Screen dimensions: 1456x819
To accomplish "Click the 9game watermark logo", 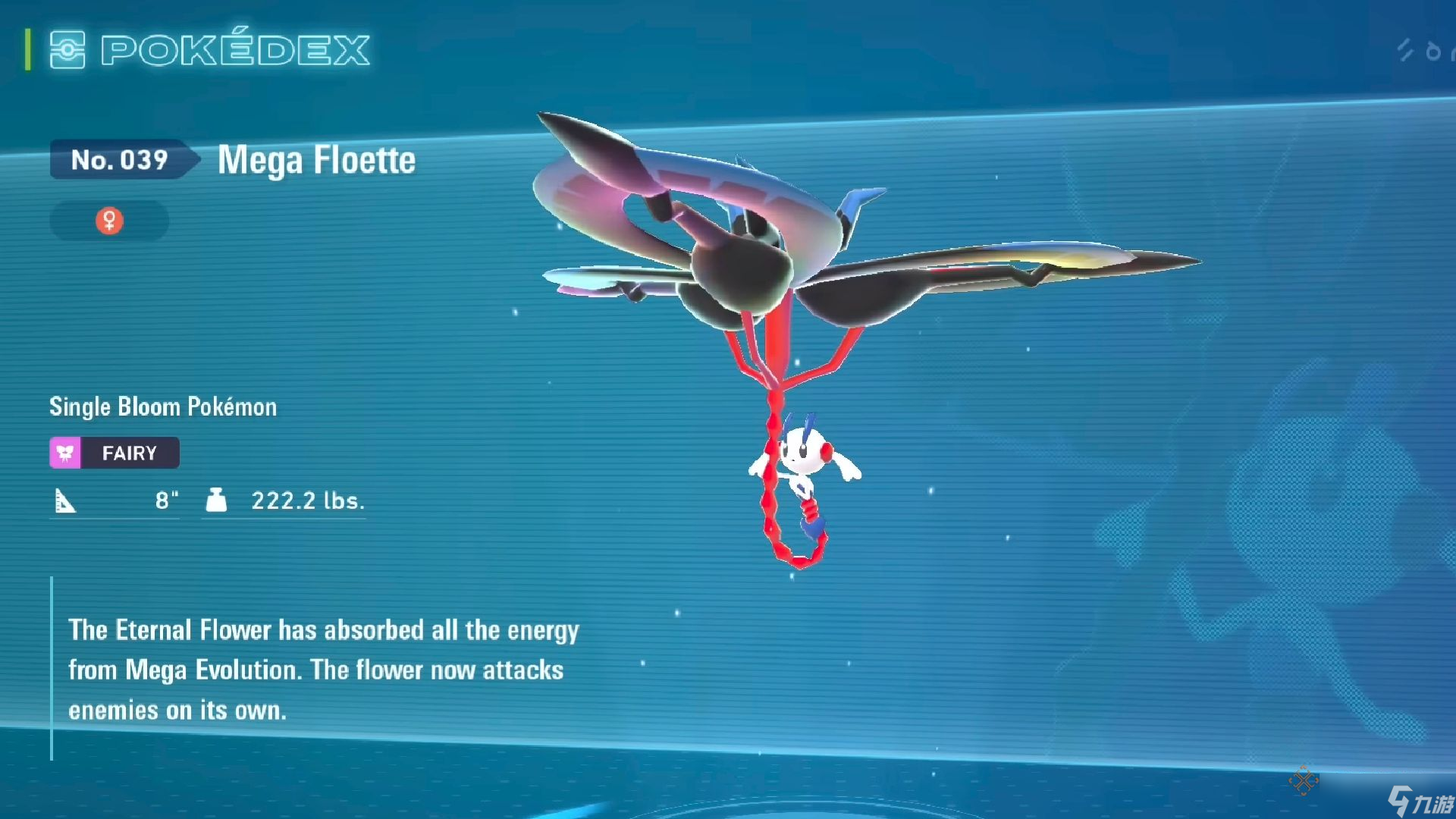I will pos(1420,800).
